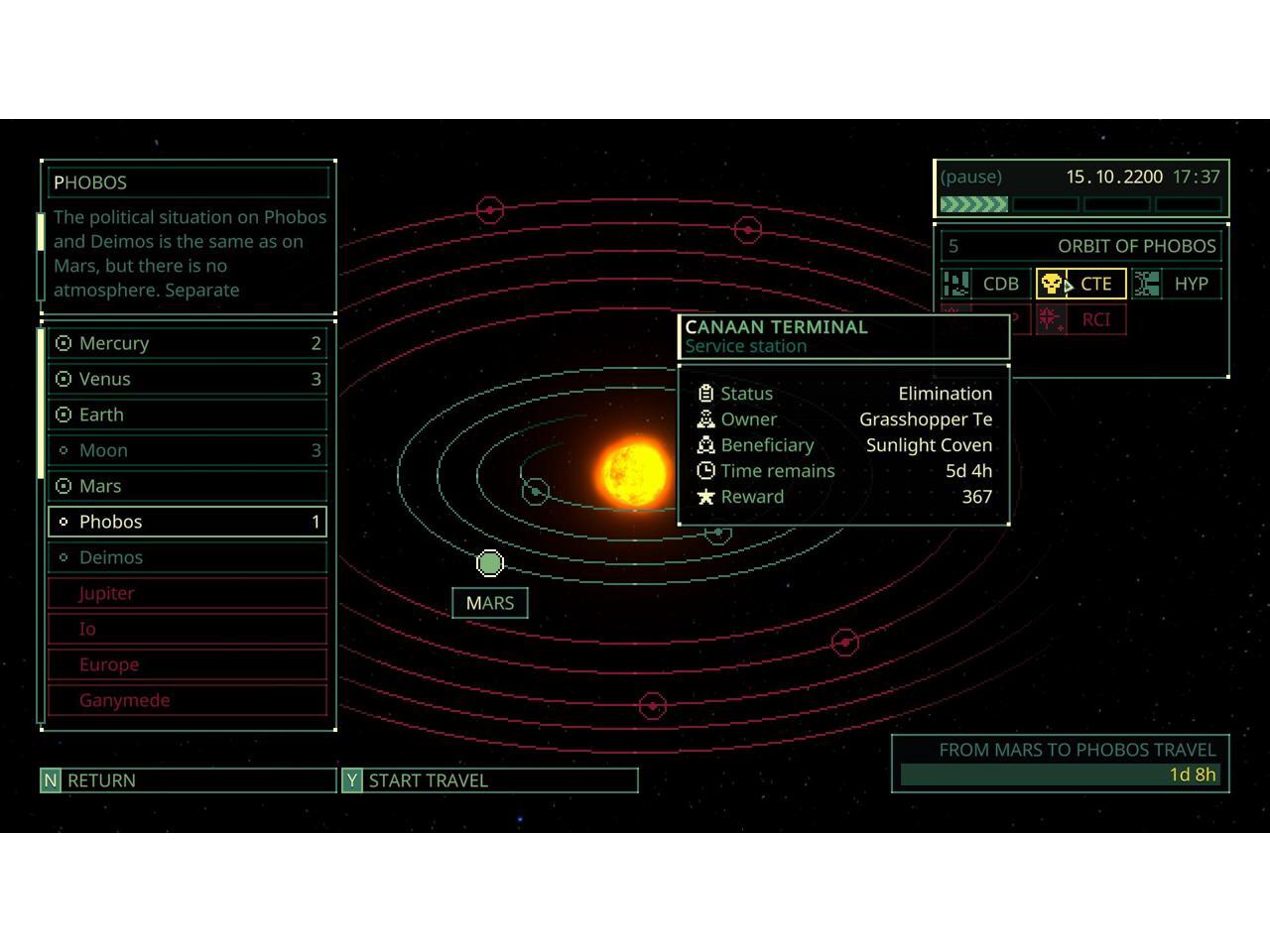Pick the Moon list entry
The width and height of the screenshot is (1270, 952).
pos(188,450)
